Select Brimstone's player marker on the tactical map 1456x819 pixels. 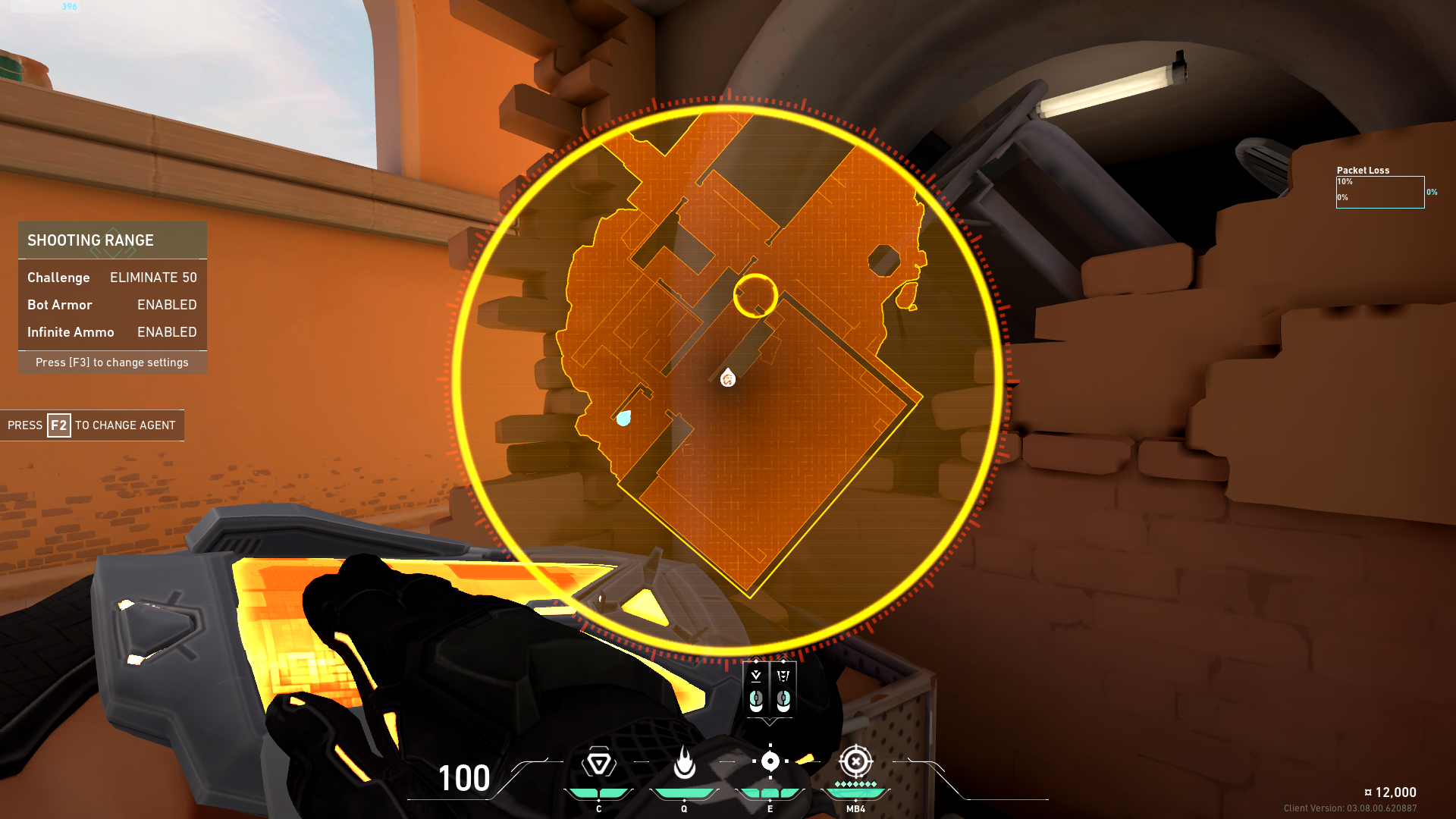727,379
